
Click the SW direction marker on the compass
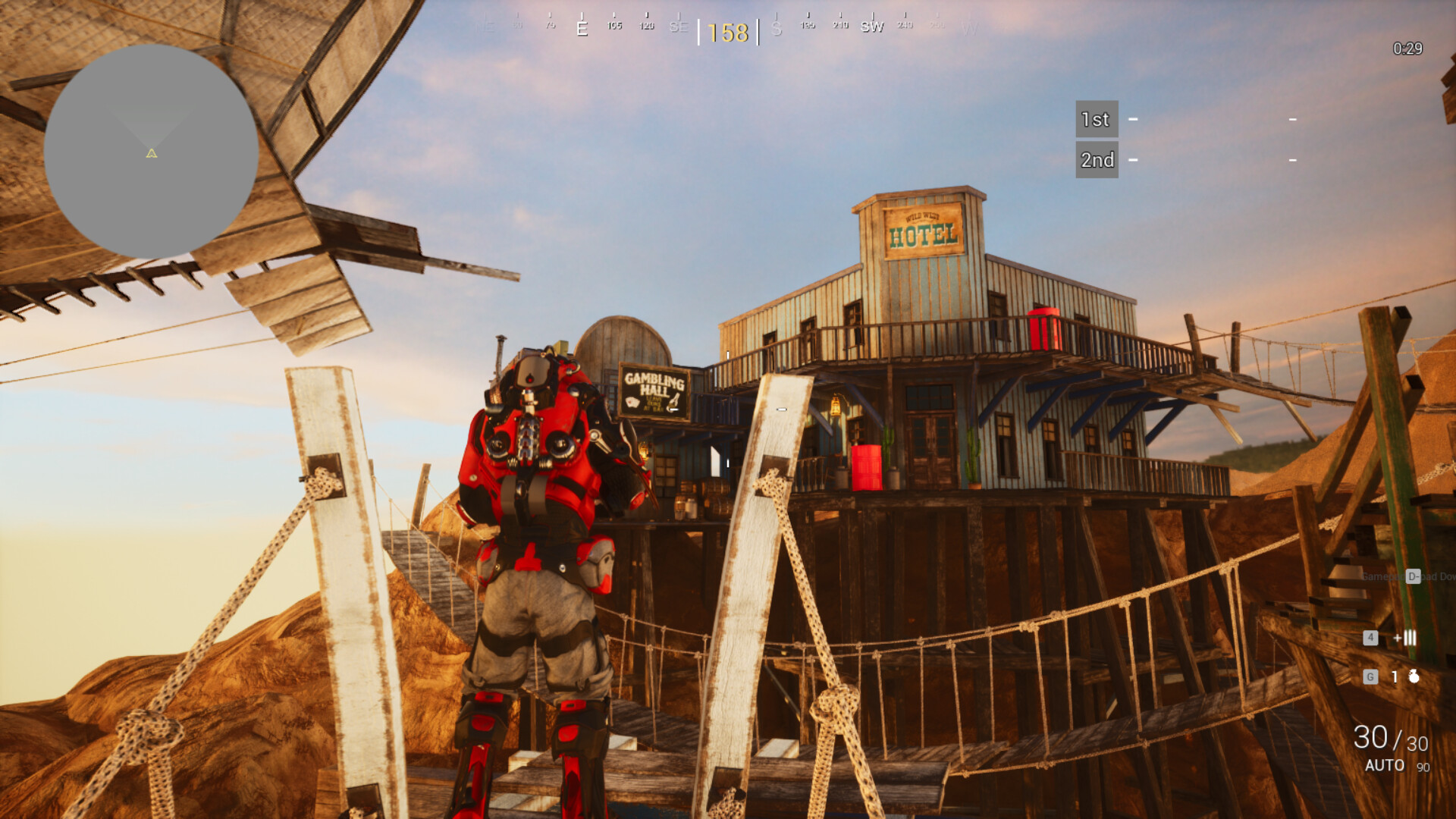[873, 27]
